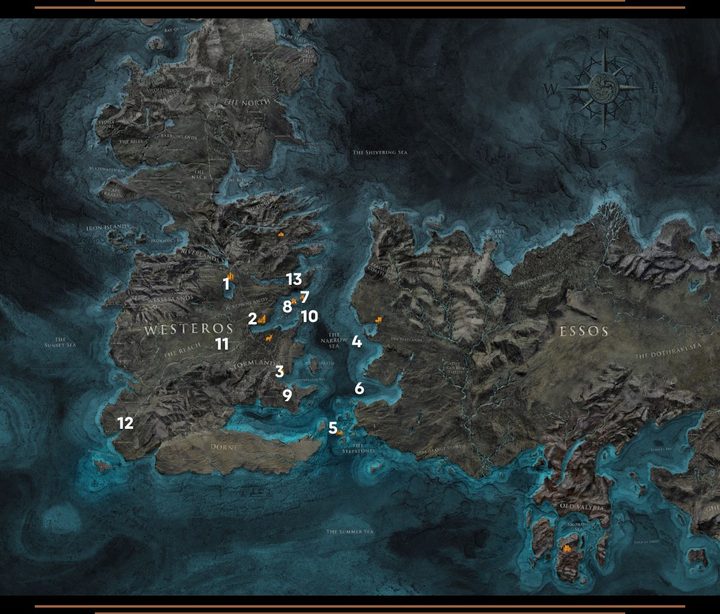Pick map marker number 13

pyautogui.click(x=293, y=279)
